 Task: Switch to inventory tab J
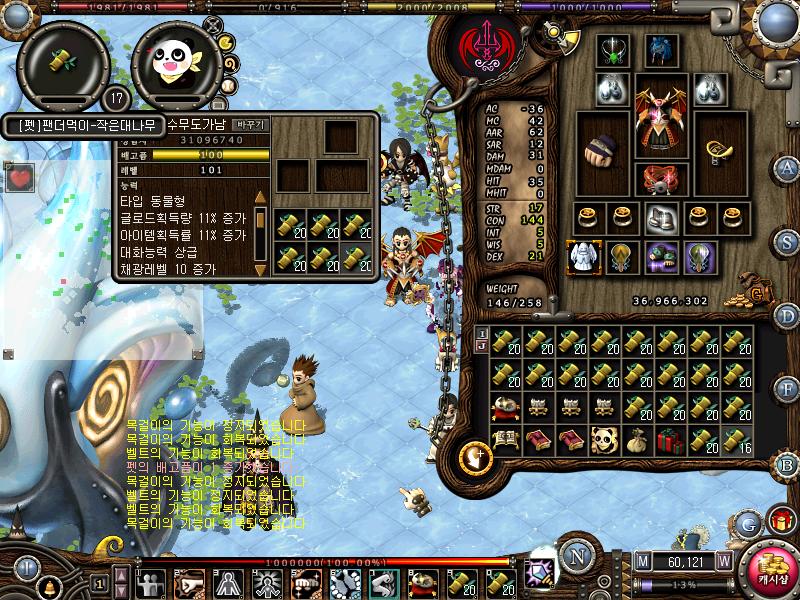pos(481,348)
